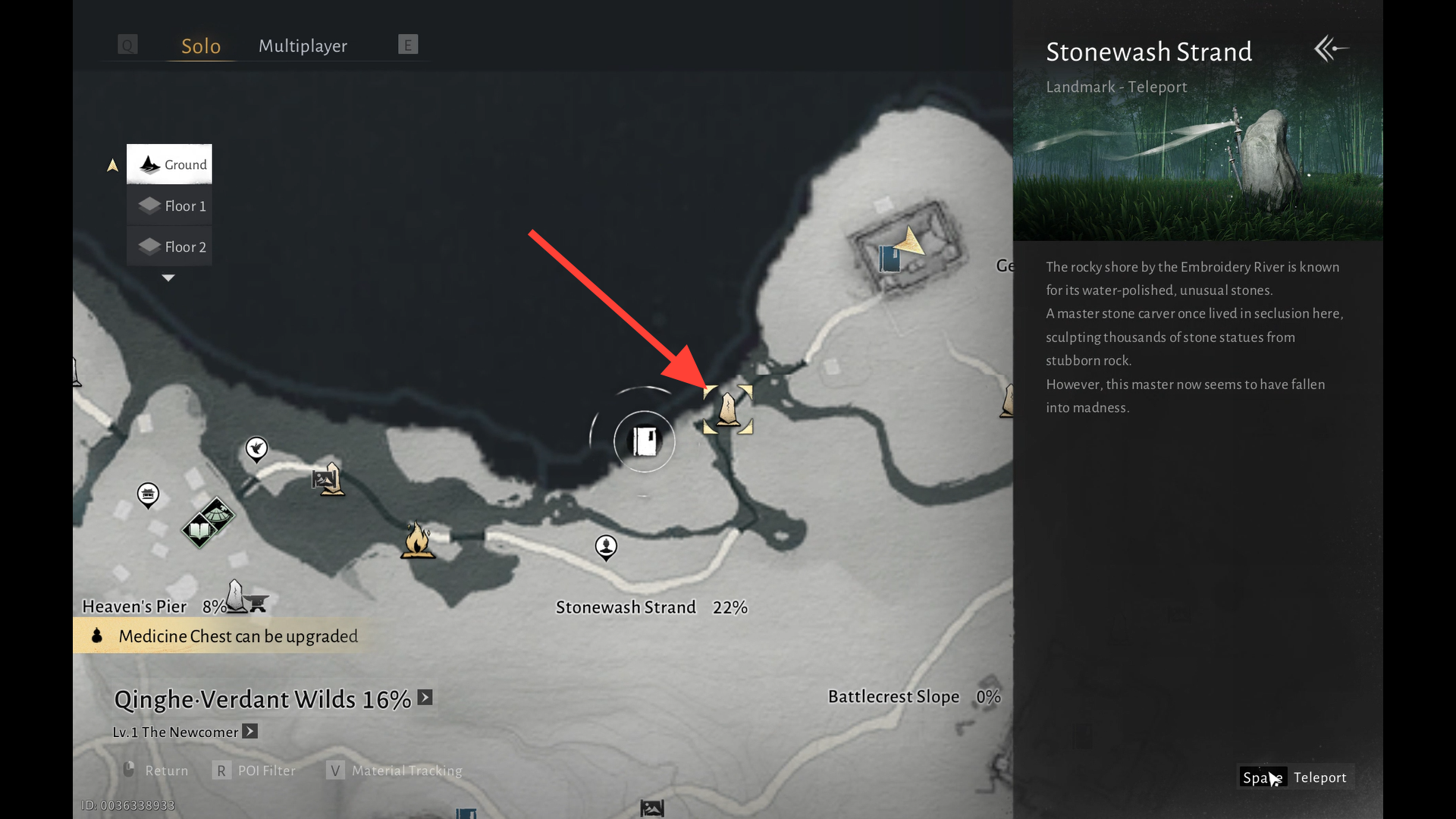
Task: Expand Qinghe·Verdant Wilds 16% exploration details
Action: tap(425, 698)
